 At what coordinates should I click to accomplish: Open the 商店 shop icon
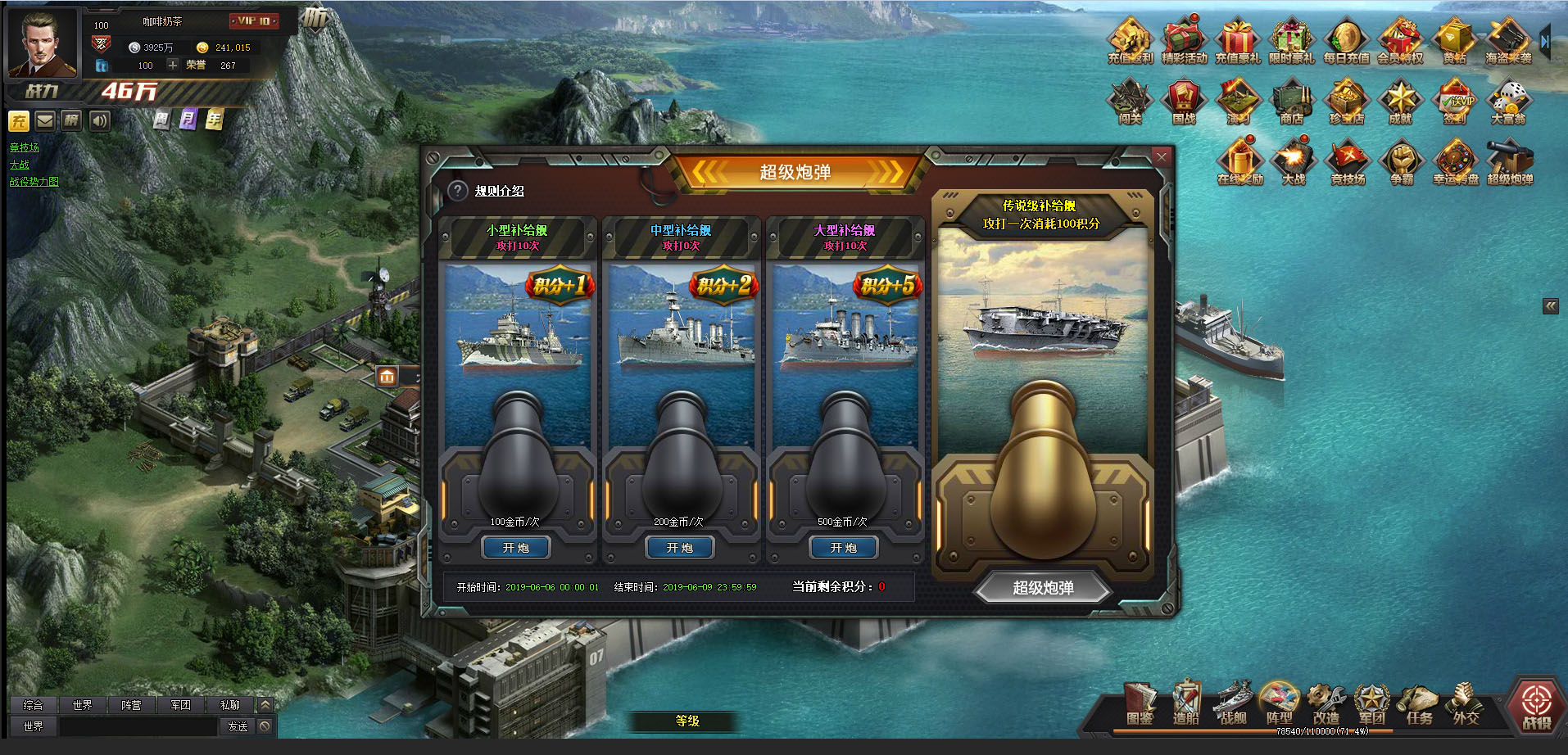[x=1291, y=102]
